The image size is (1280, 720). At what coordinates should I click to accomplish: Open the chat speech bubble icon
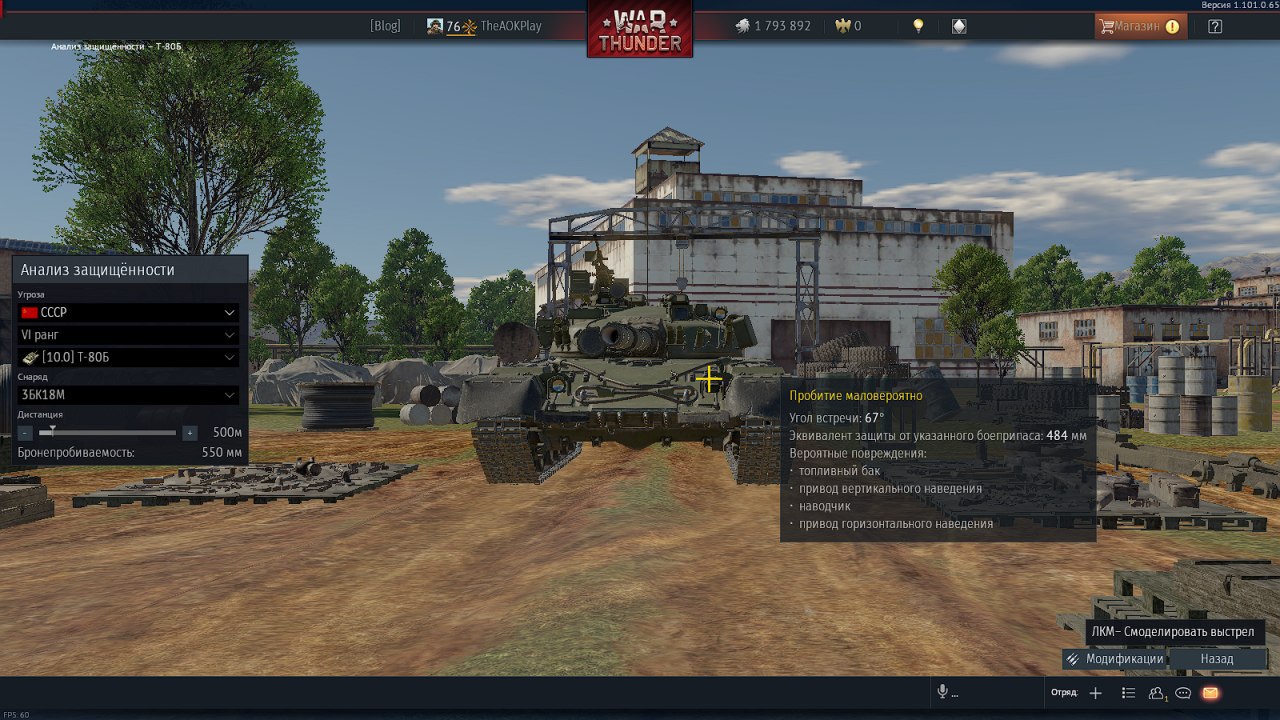(x=1183, y=693)
